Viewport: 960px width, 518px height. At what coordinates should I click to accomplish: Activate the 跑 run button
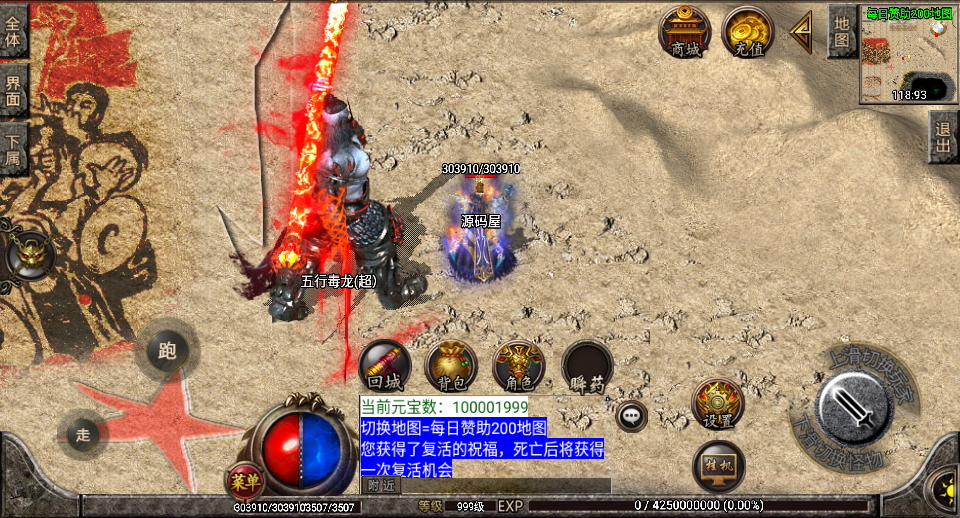(x=167, y=351)
